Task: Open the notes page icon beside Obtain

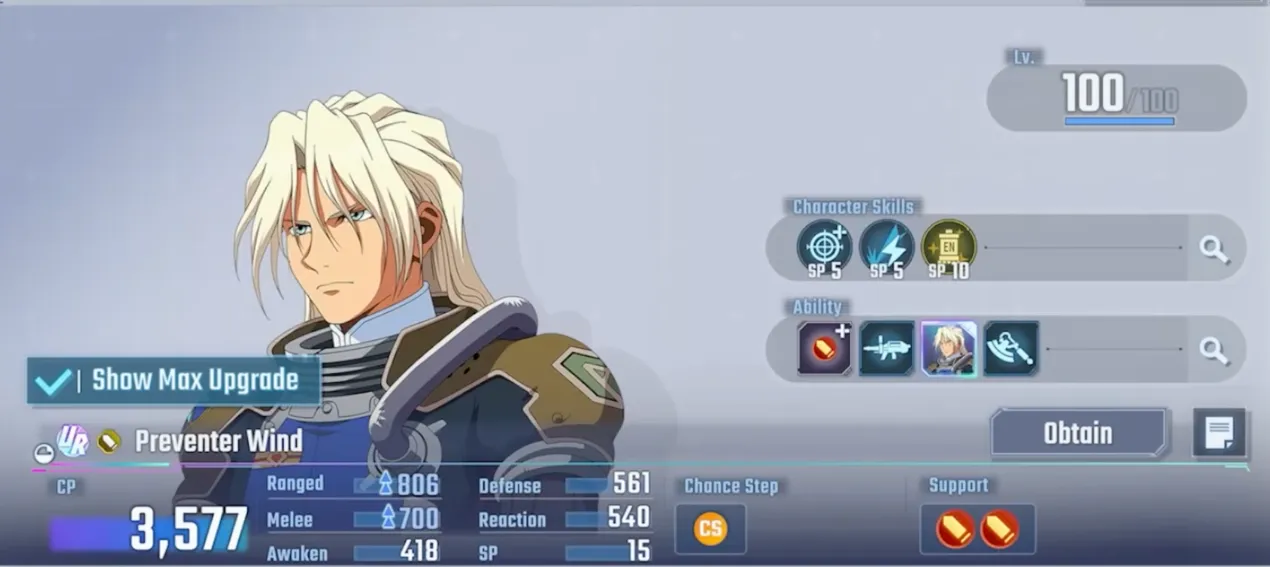Action: tap(1219, 433)
